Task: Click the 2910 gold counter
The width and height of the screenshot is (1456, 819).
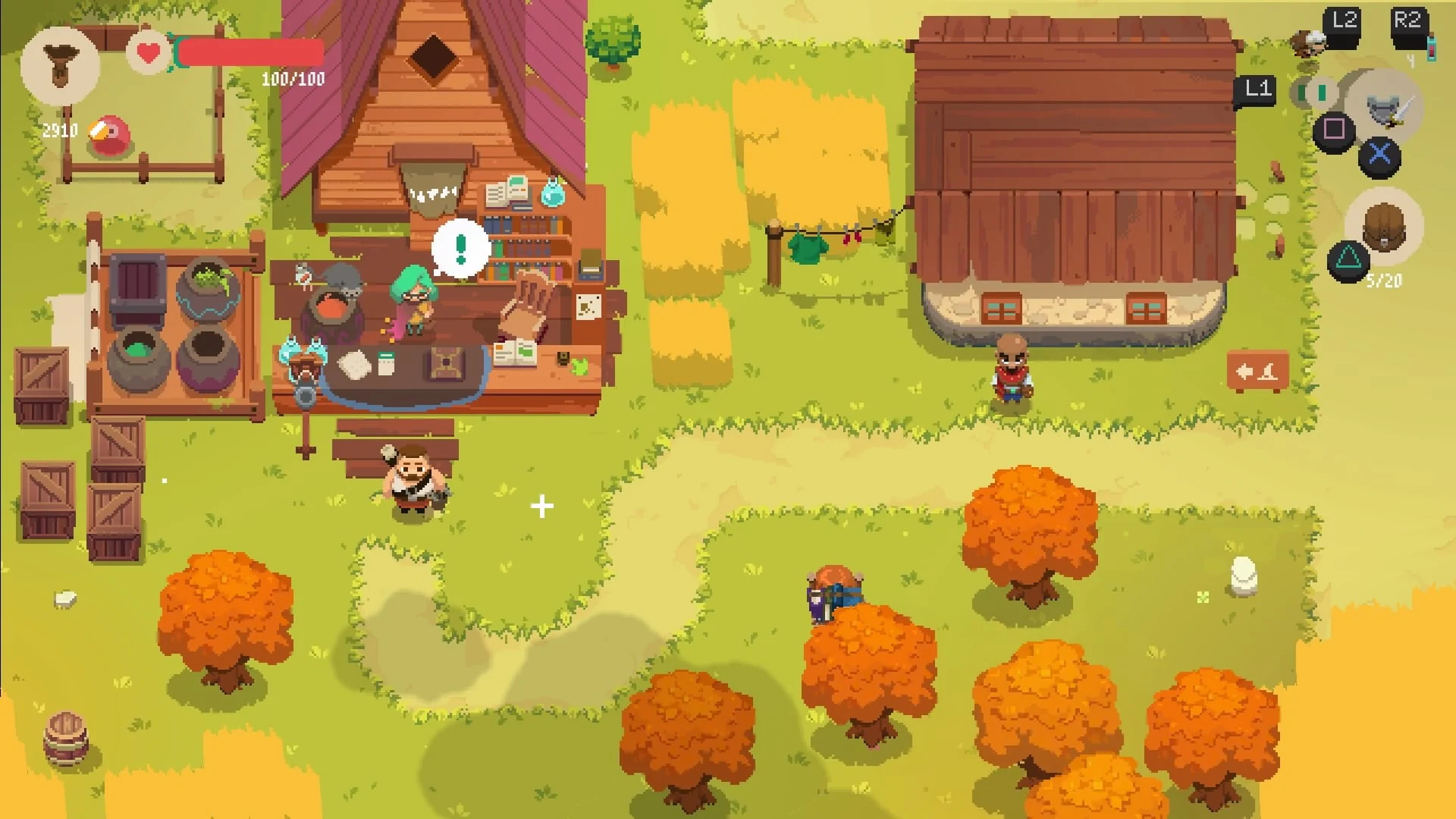Action: pos(59,130)
